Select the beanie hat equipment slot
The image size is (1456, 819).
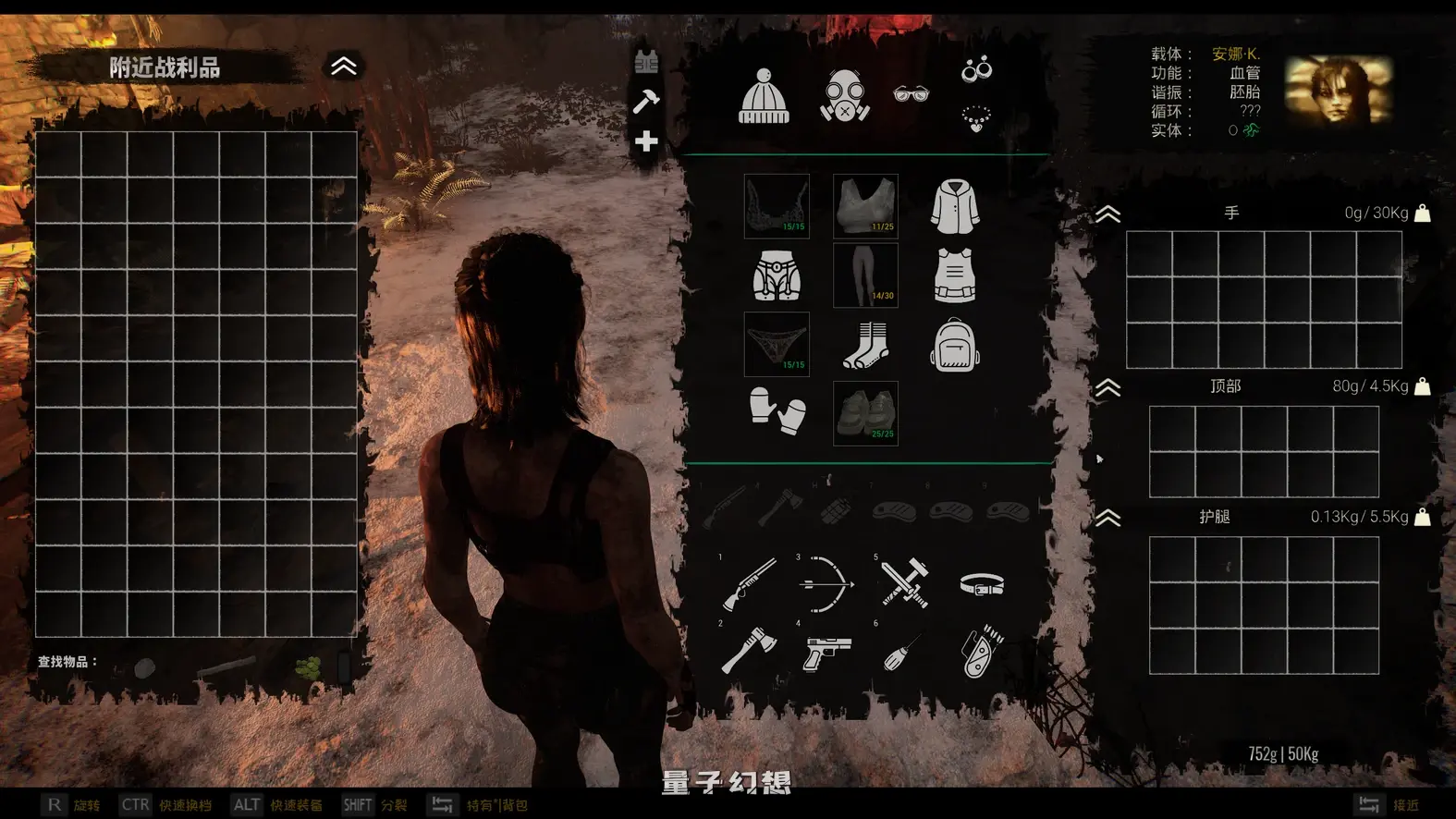(764, 96)
